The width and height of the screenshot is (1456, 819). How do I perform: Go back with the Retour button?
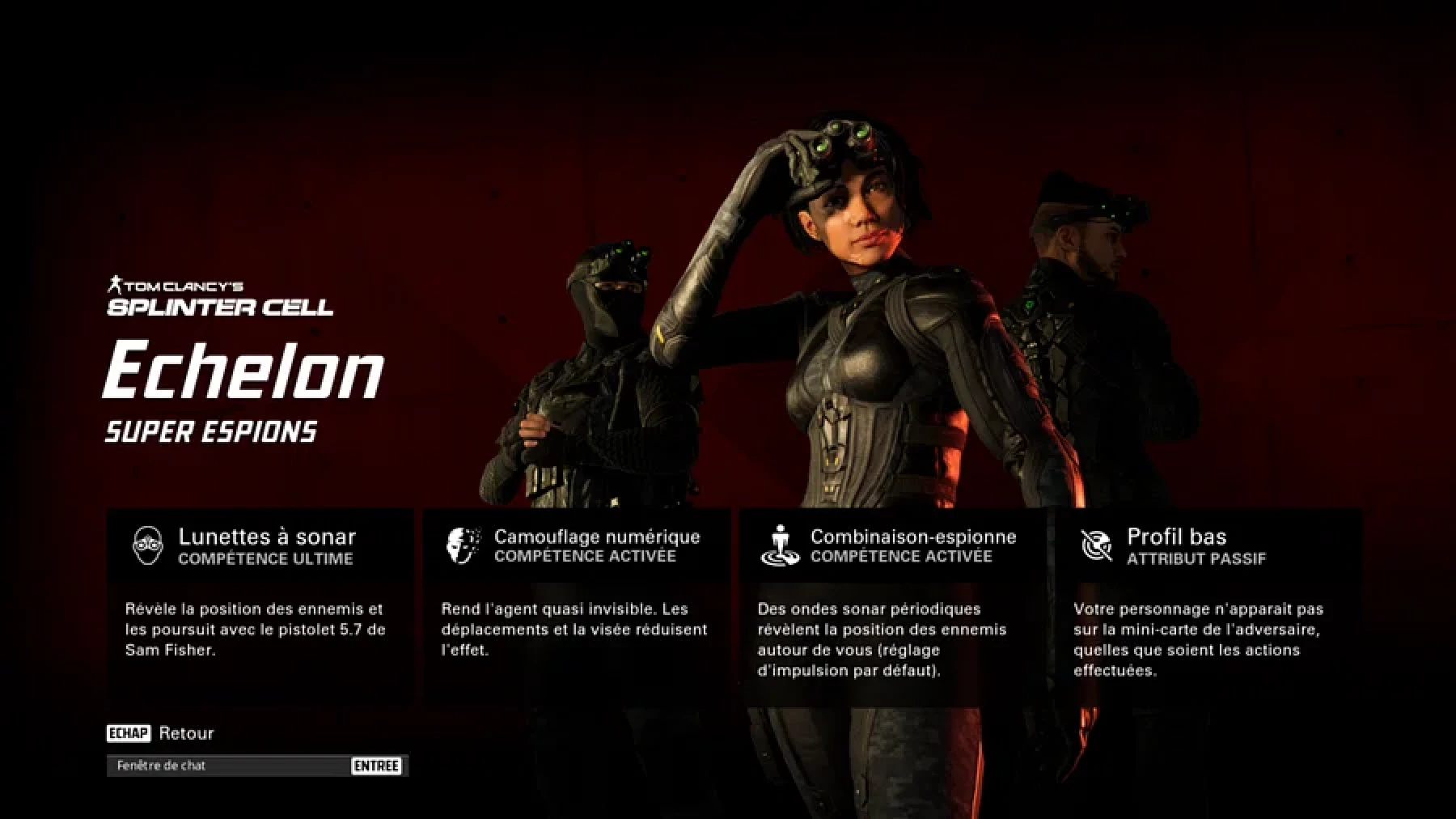185,733
